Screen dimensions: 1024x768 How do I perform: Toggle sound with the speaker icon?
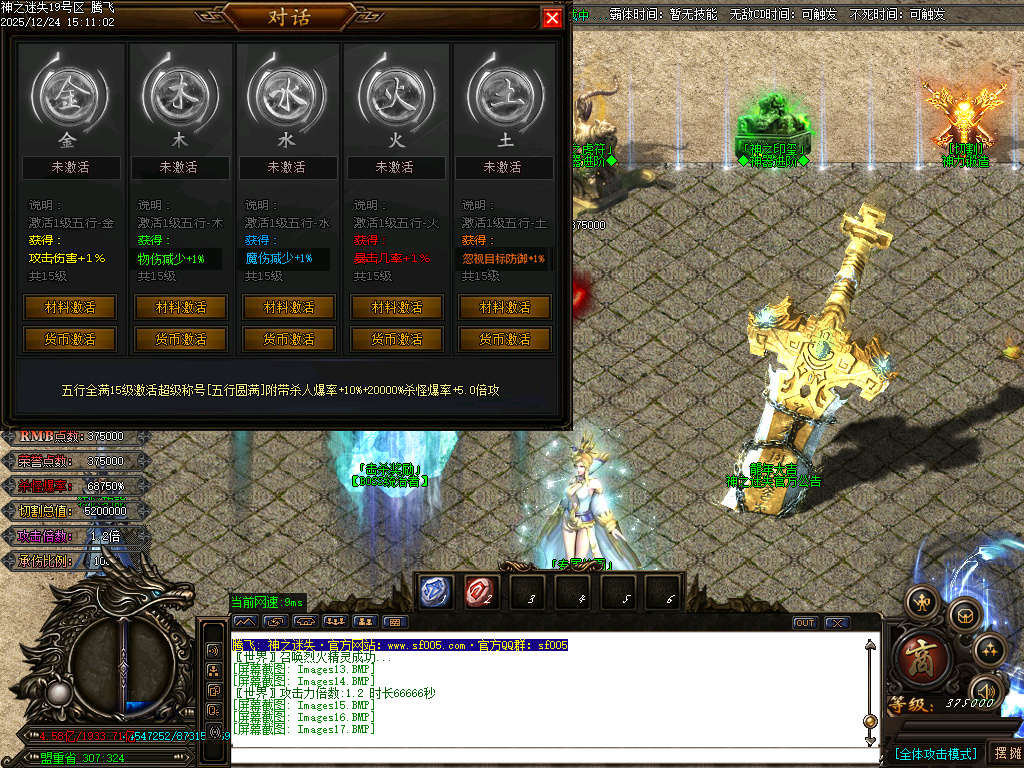point(984,690)
